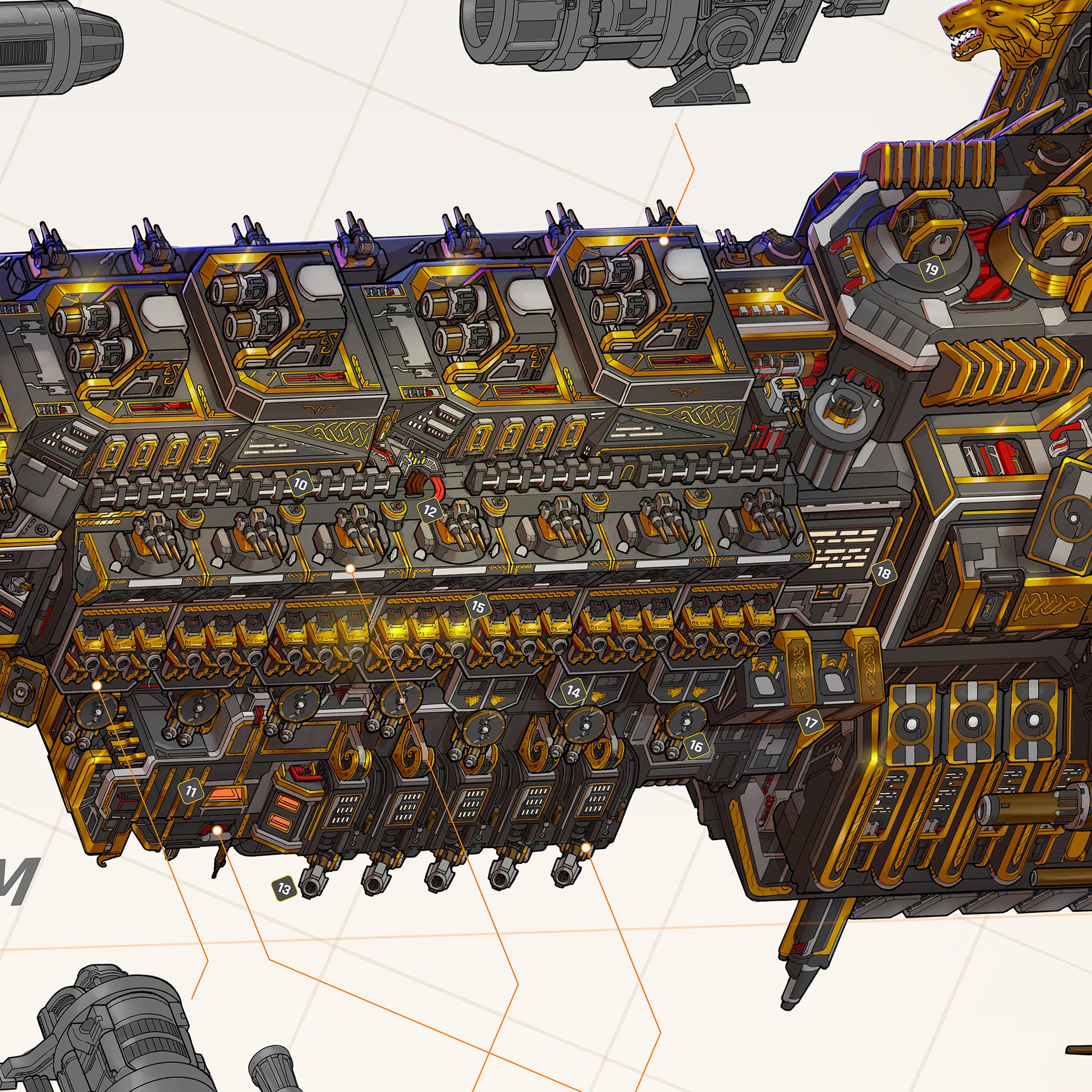Choose the hotspot numbered 17
This screenshot has height=1092, width=1092.
[x=811, y=722]
